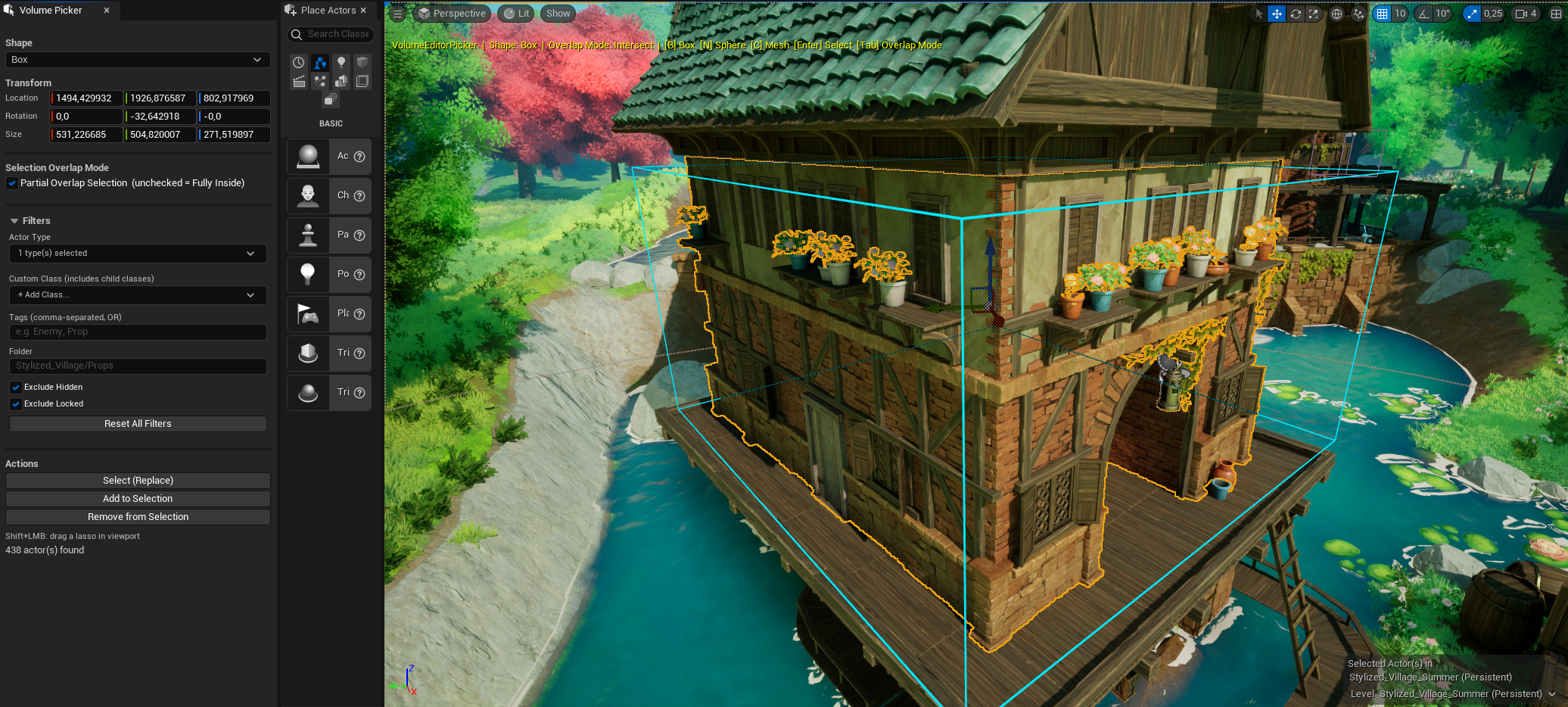Screen dimensions: 1568x707
Task: Click the Select (Replace) button
Action: click(138, 481)
